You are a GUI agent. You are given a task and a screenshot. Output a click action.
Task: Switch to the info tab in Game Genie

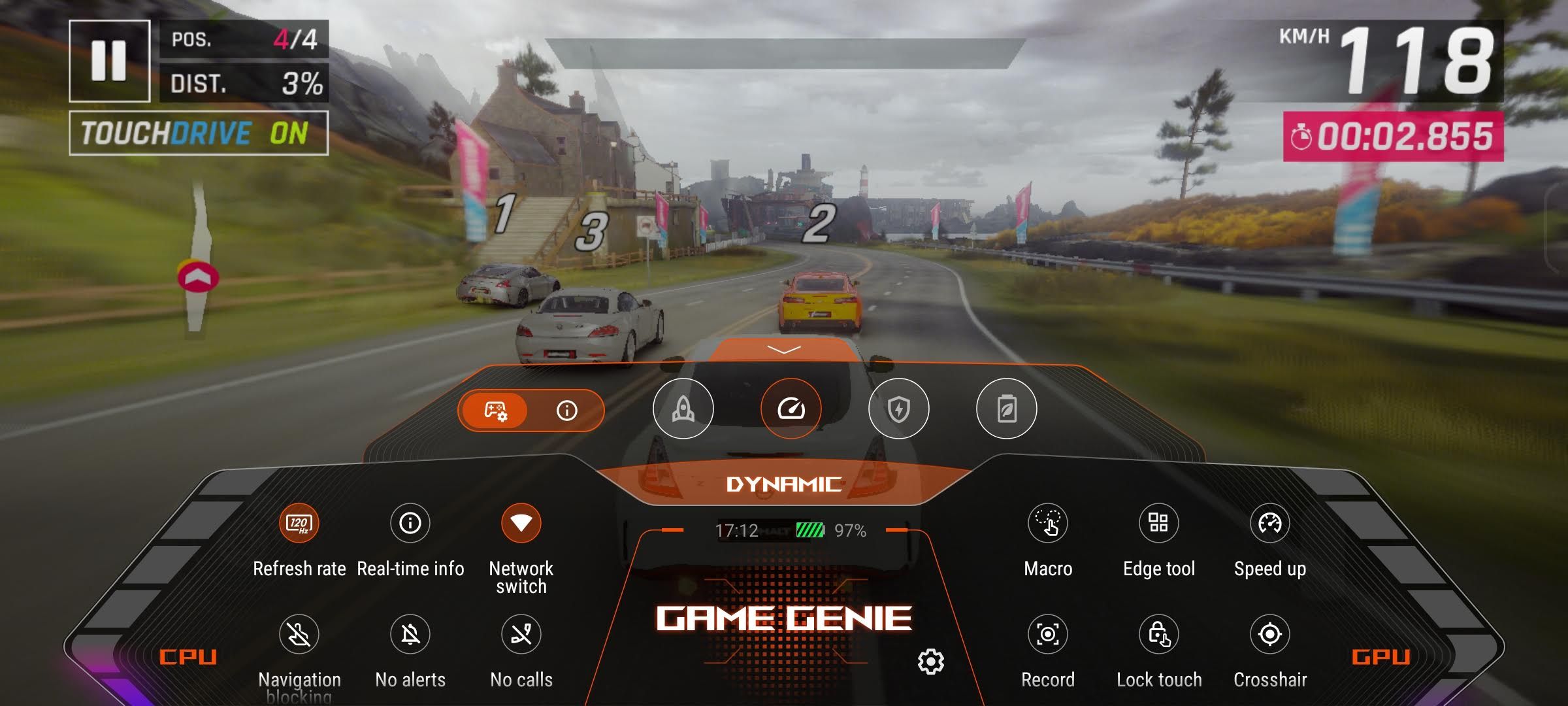coord(566,411)
